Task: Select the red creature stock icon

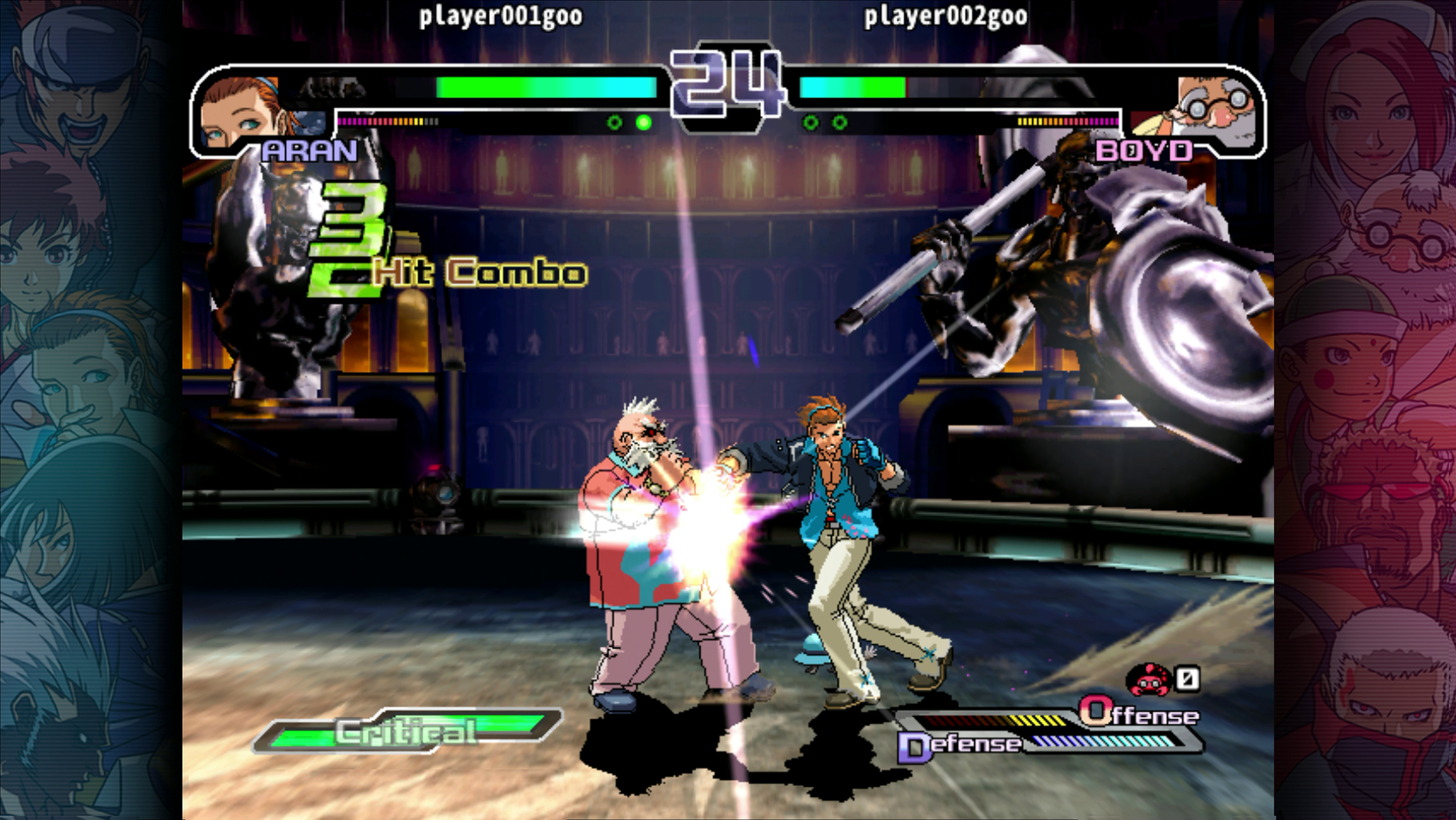Action: pyautogui.click(x=1149, y=679)
